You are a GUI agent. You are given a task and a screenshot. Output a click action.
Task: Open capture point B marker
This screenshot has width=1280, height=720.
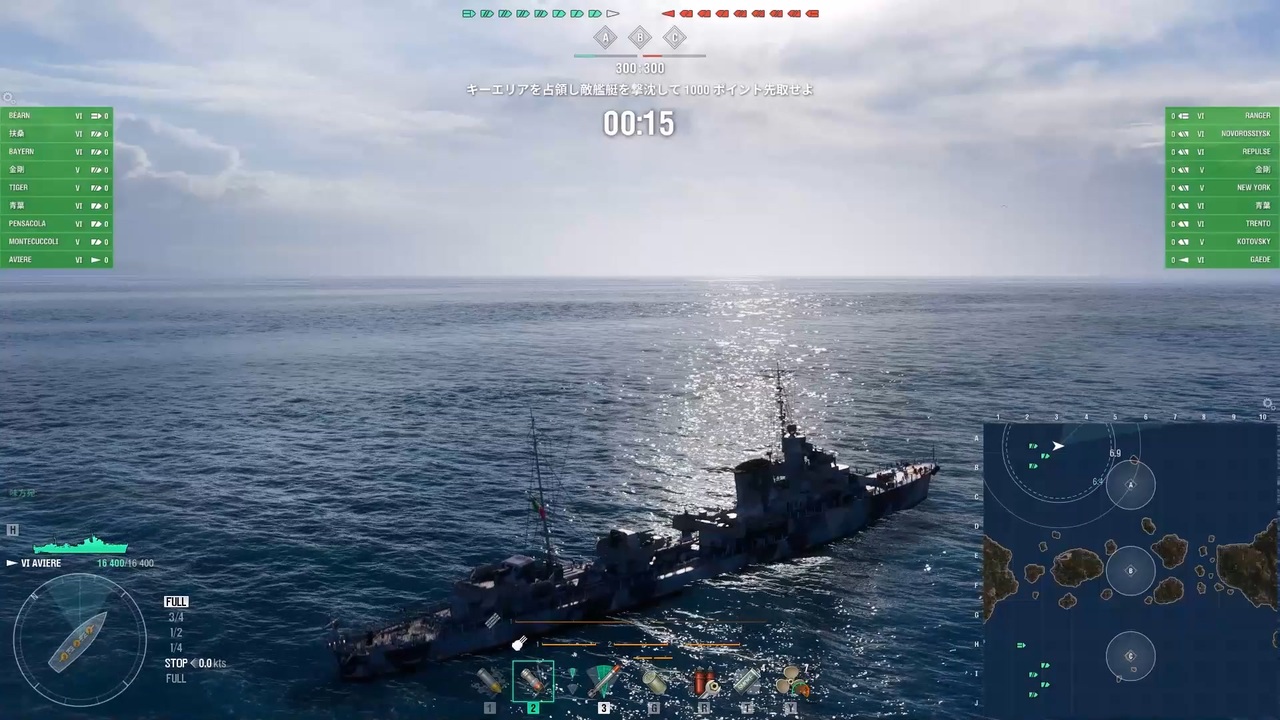pos(639,37)
